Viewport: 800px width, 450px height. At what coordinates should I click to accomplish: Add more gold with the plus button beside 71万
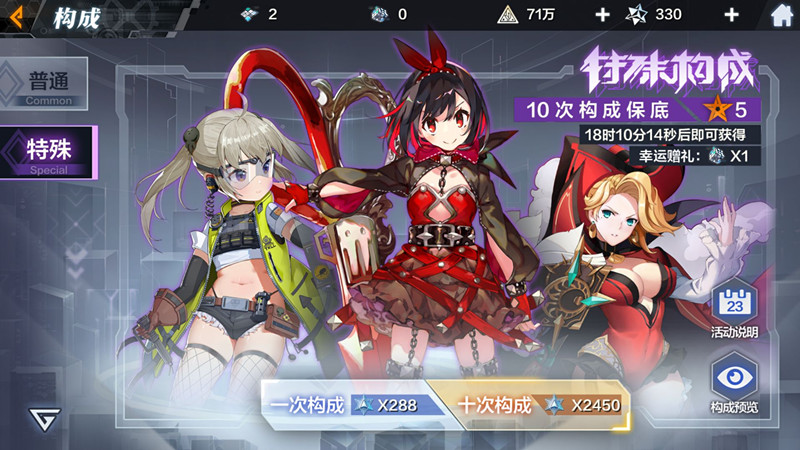coord(602,15)
